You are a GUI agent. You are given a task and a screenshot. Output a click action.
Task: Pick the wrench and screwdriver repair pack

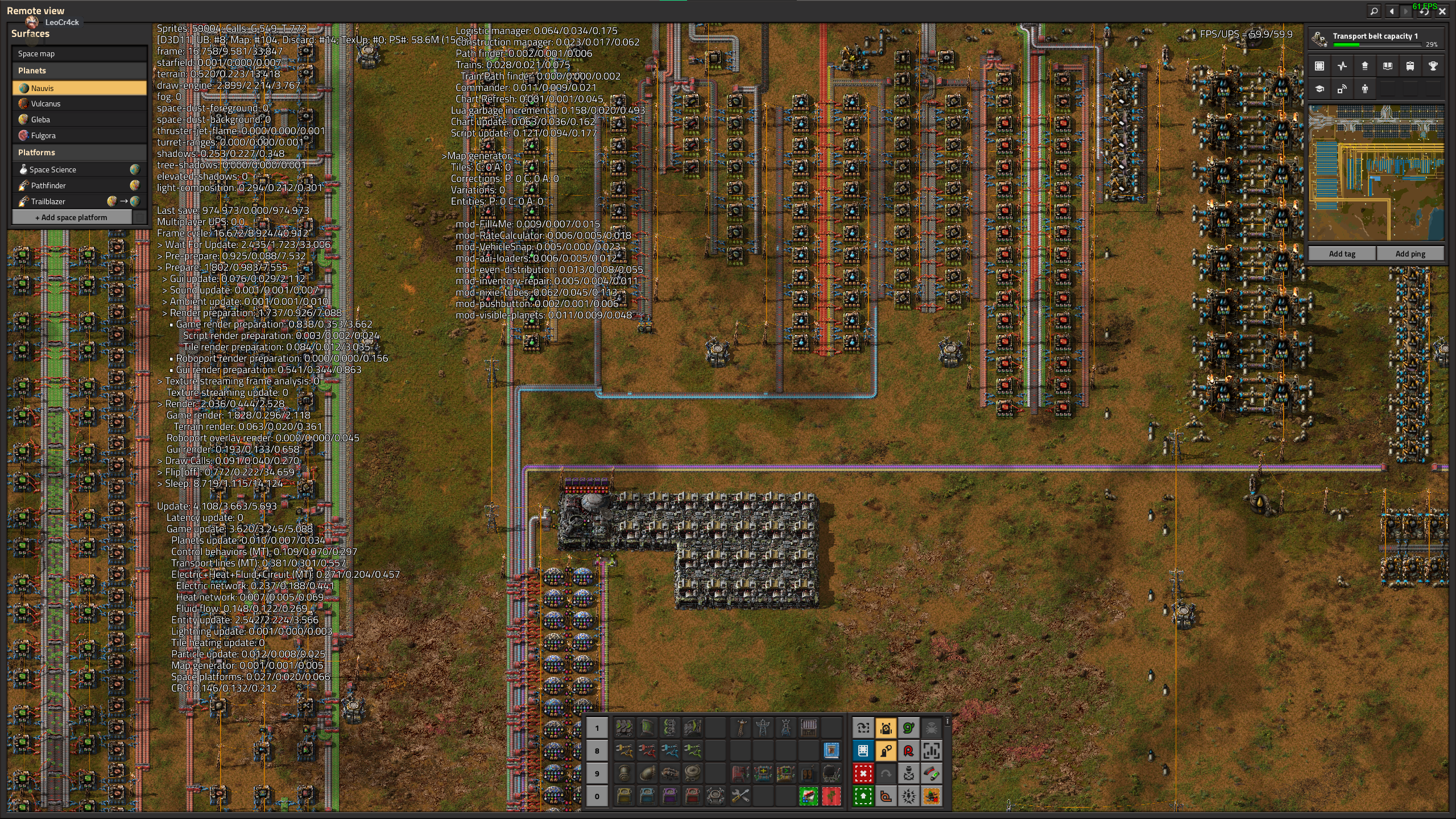(x=740, y=796)
